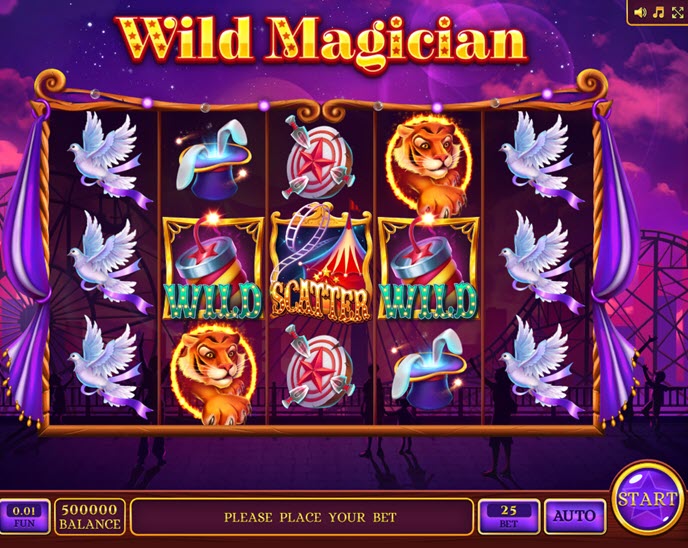Spin the reels with the START button
The height and width of the screenshot is (548, 688).
point(647,498)
